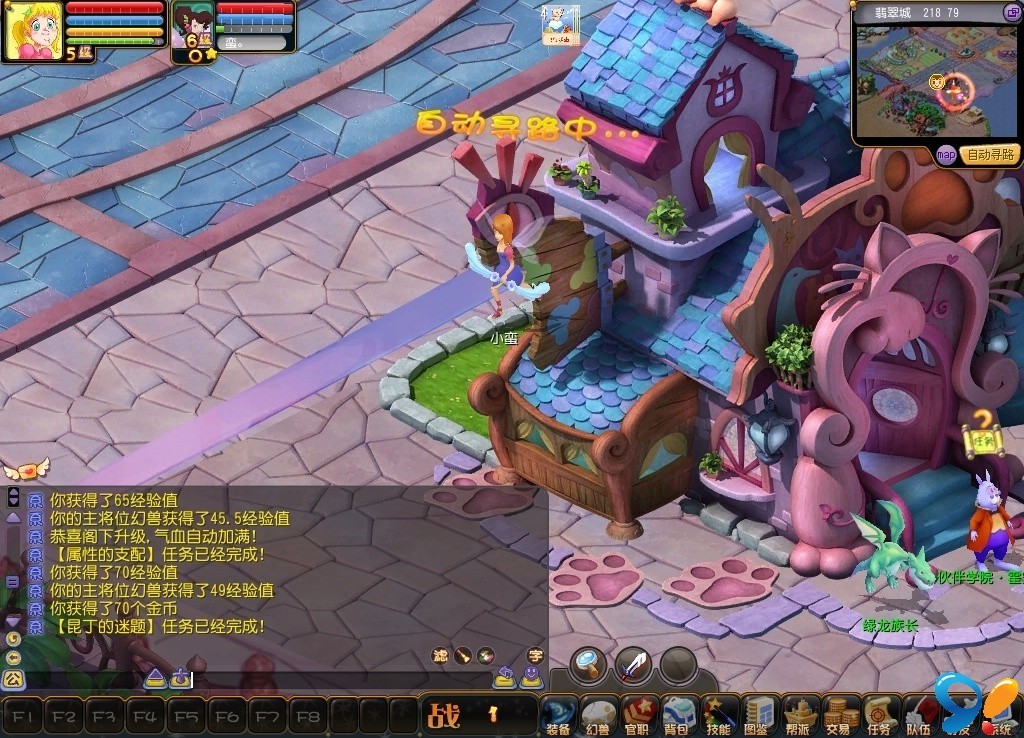Open the 队伍 team menu
Screen dimensions: 1024x738
coord(918,714)
